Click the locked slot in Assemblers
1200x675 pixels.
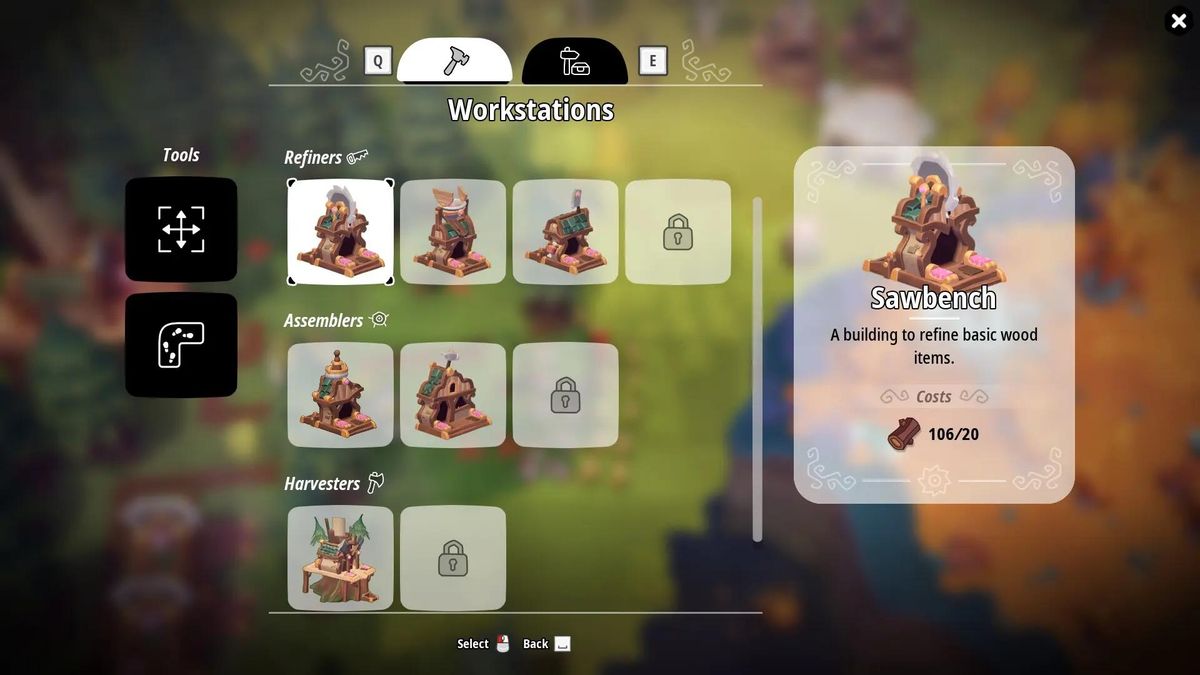(566, 395)
